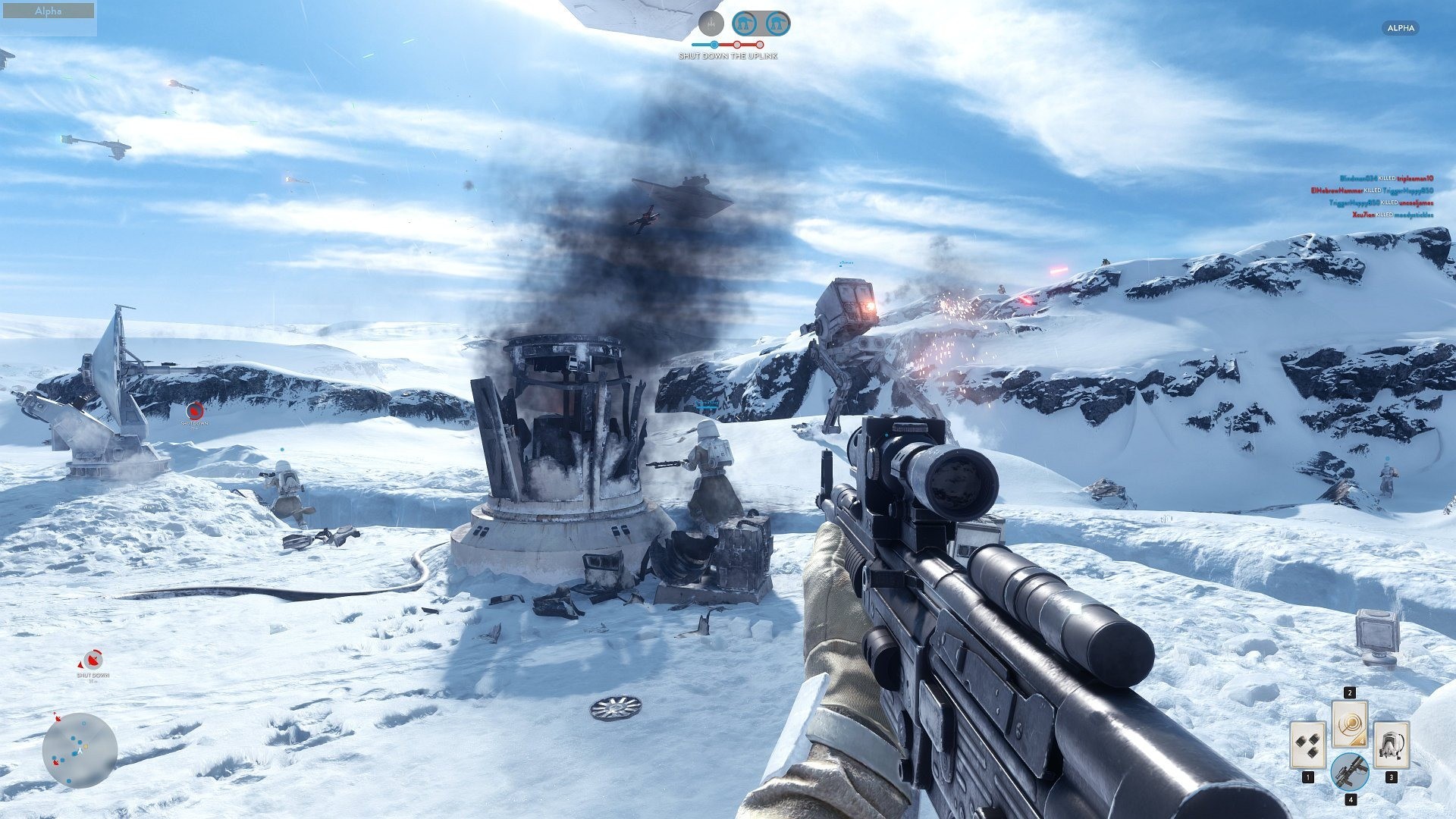This screenshot has height=819, width=1456.
Task: Toggle the blue captured node on the objective bar
Action: pos(714,44)
